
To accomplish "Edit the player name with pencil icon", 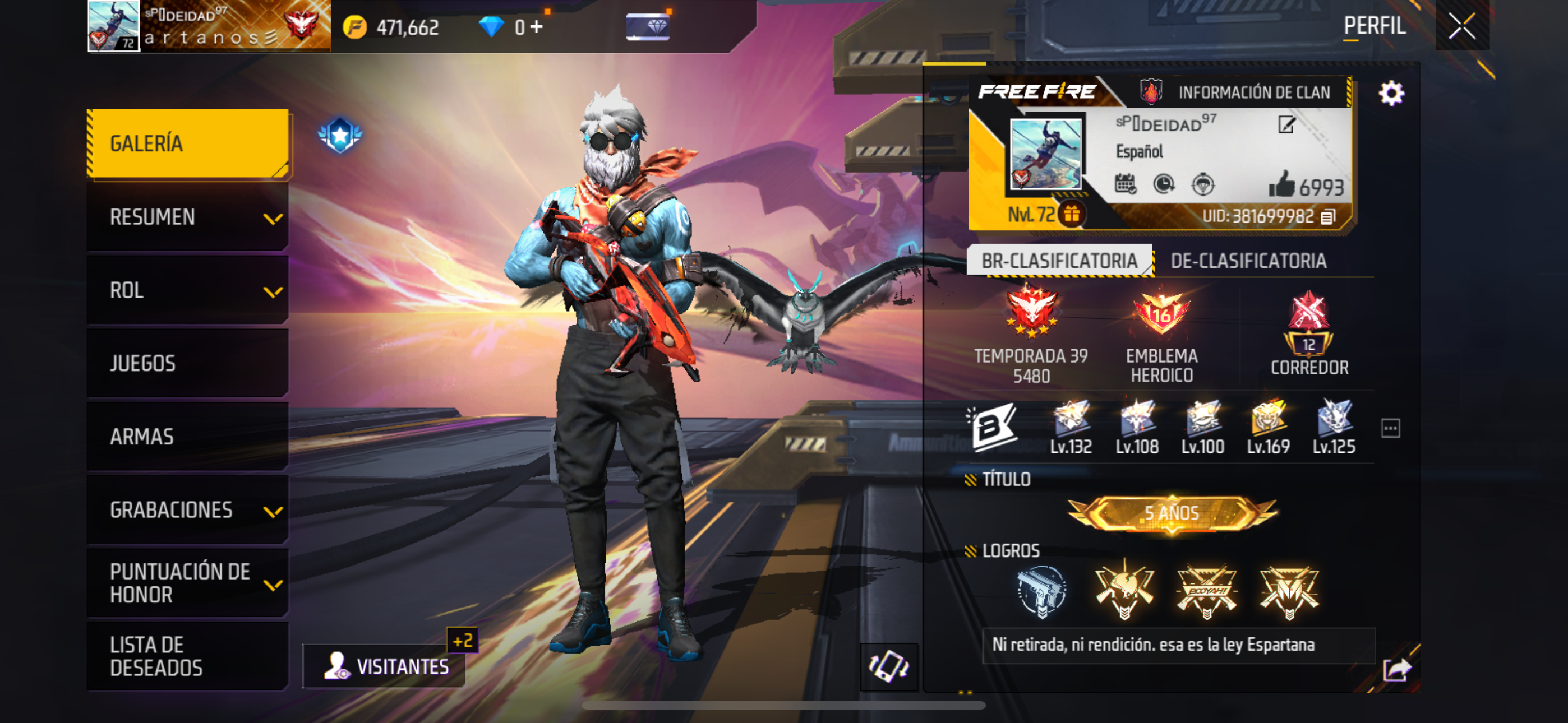I will point(1286,125).
